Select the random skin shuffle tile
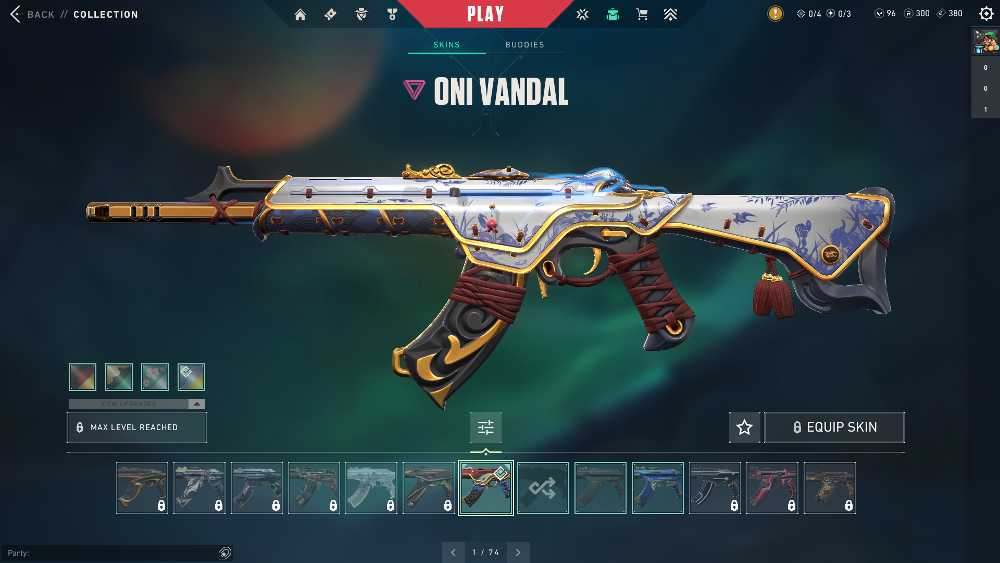 point(543,488)
